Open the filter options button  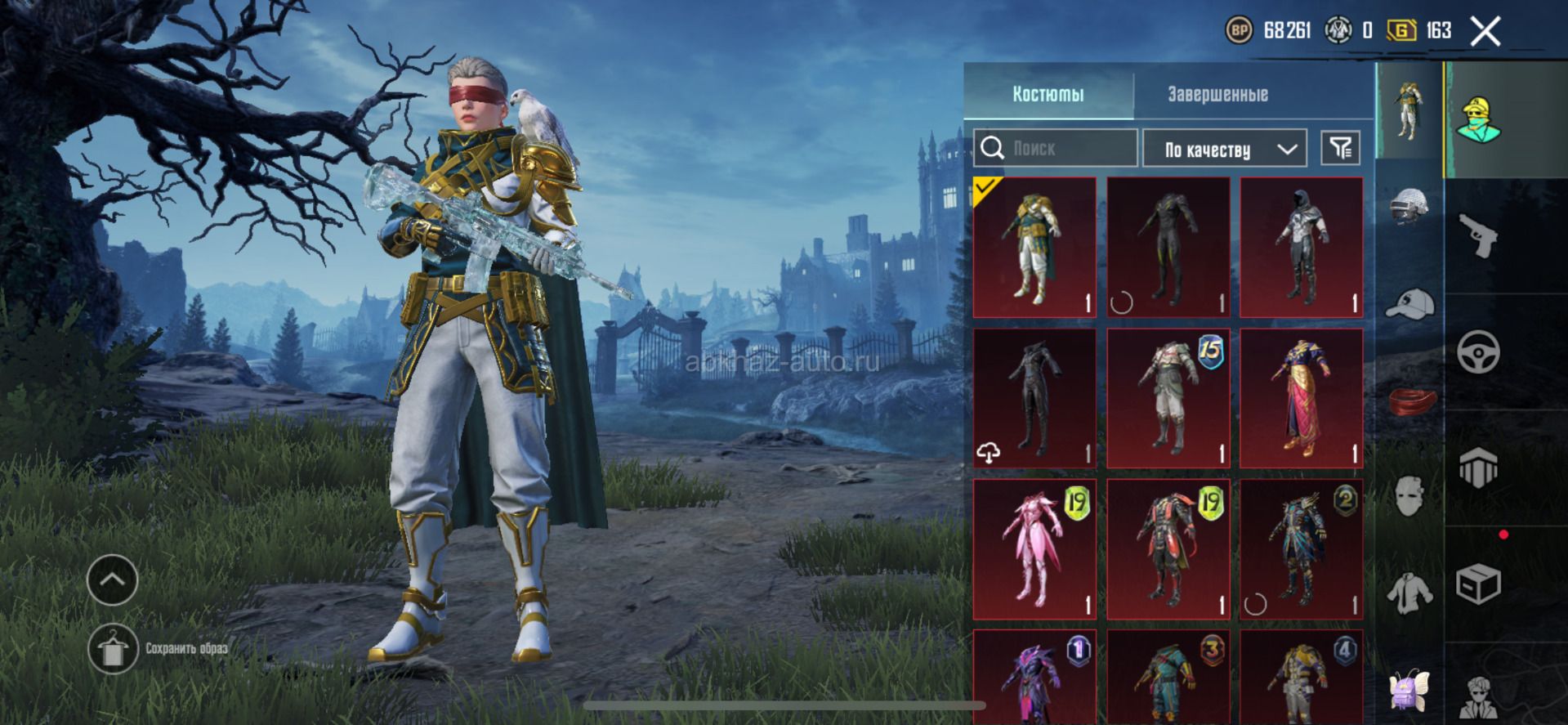coord(1340,148)
